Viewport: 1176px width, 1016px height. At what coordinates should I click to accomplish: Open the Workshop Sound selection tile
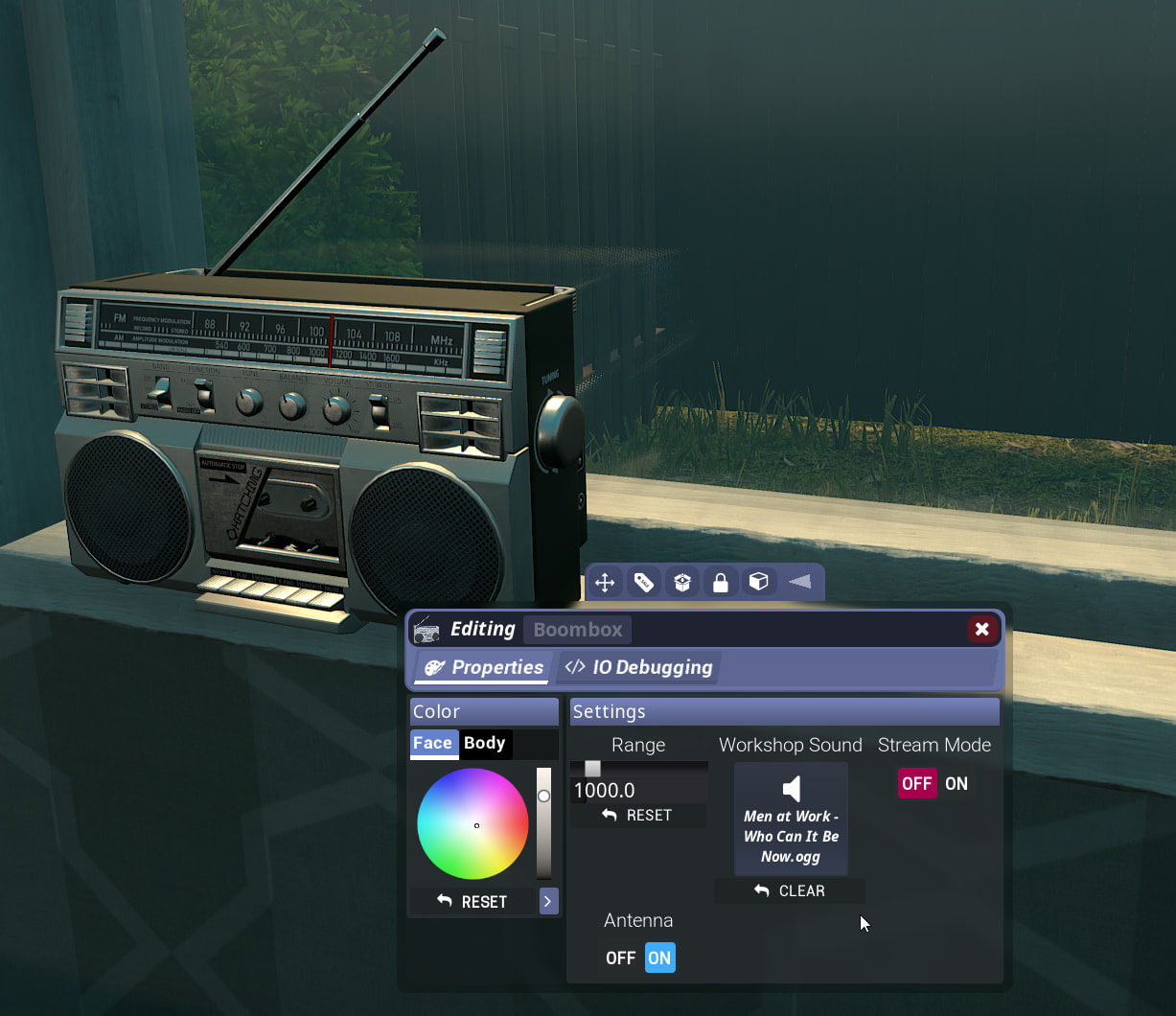tap(791, 819)
